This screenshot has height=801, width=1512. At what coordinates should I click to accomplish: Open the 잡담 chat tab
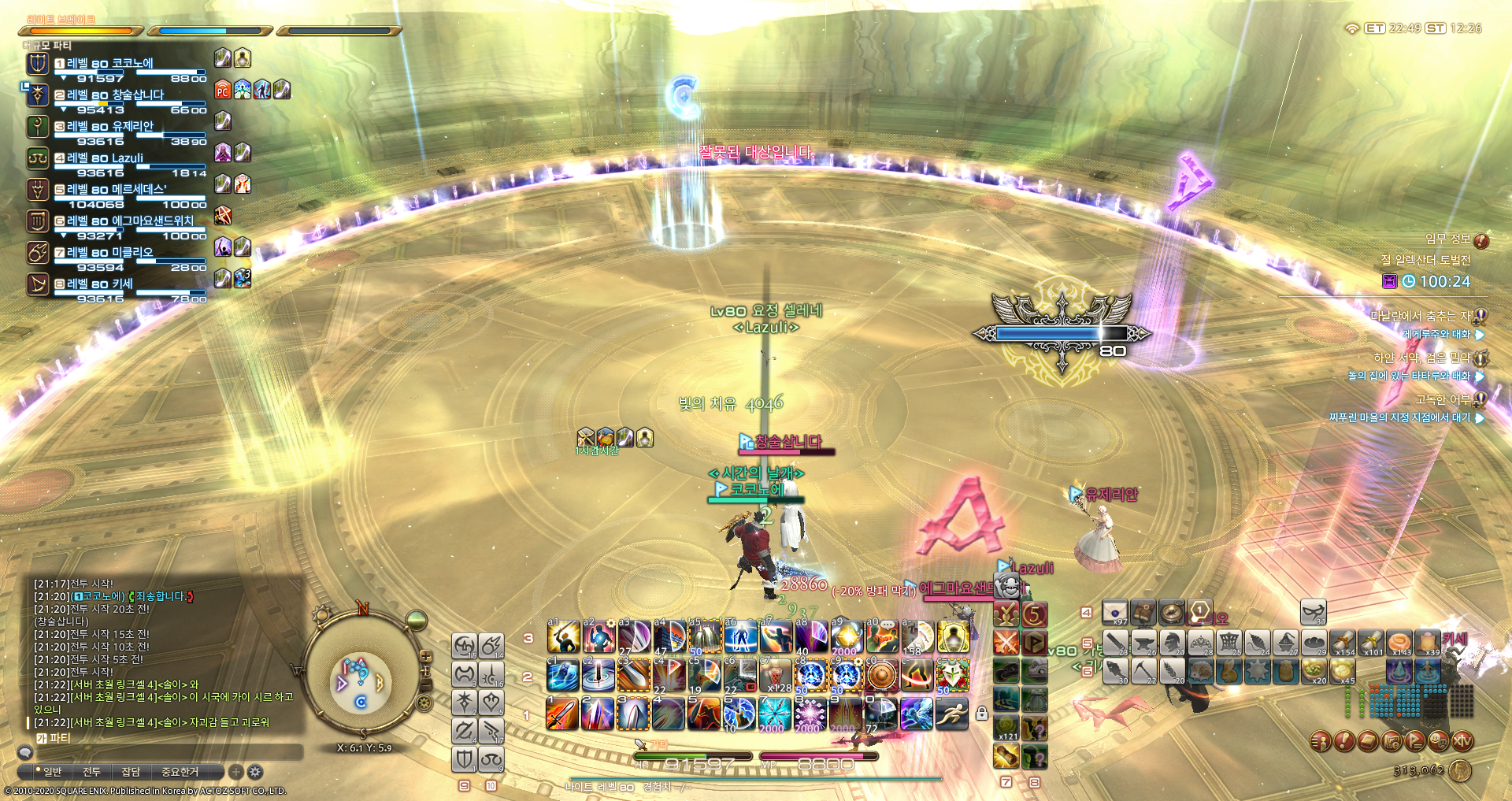click(x=131, y=772)
